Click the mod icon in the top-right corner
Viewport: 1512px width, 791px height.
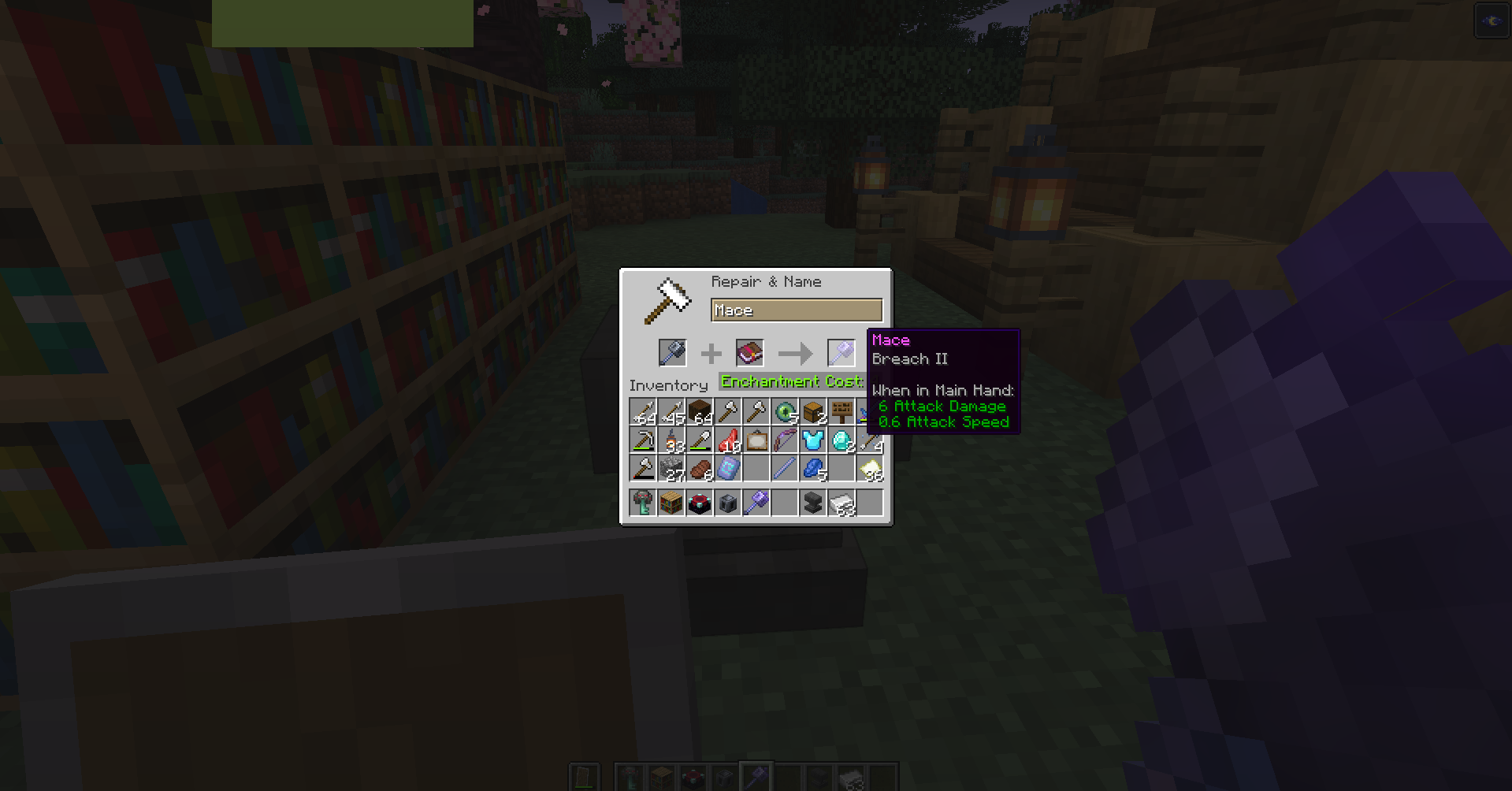click(x=1492, y=20)
